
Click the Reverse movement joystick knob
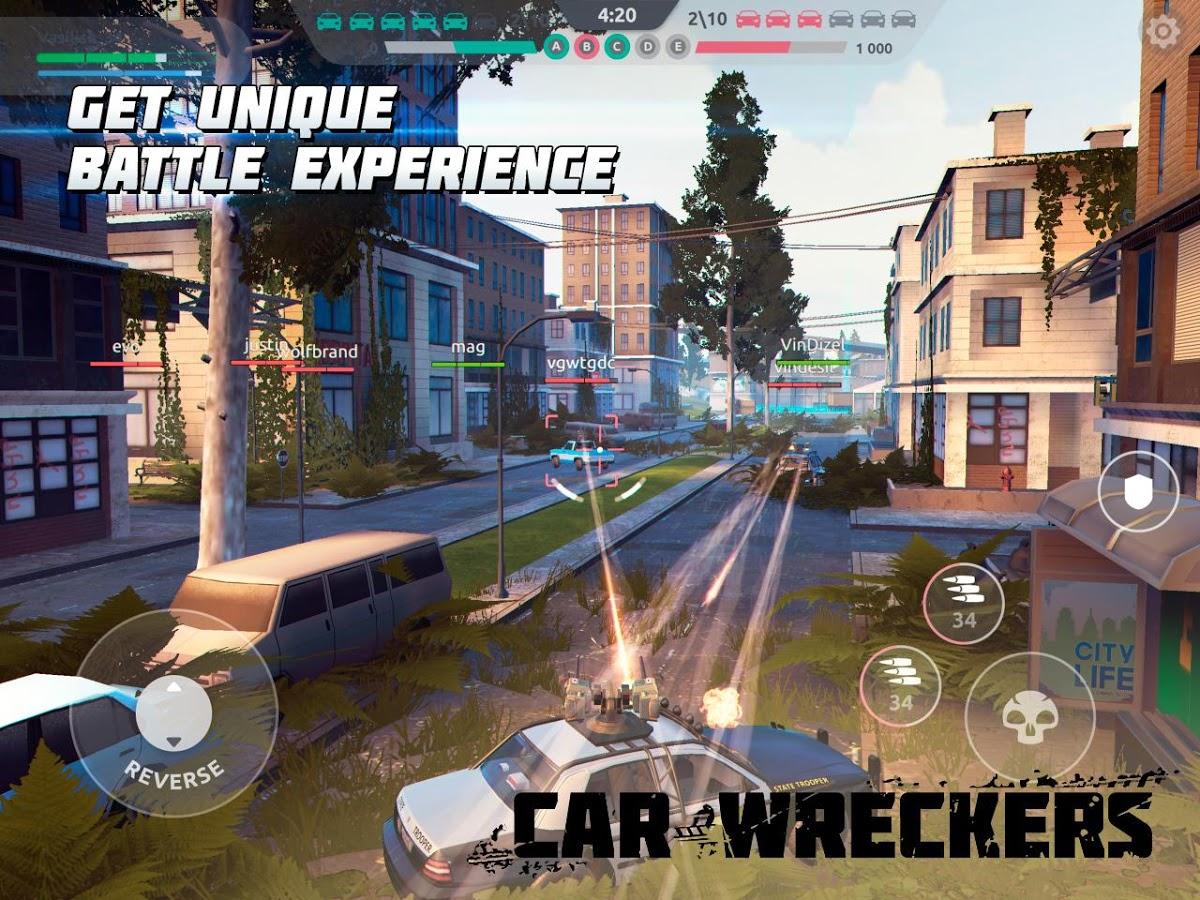click(x=174, y=714)
